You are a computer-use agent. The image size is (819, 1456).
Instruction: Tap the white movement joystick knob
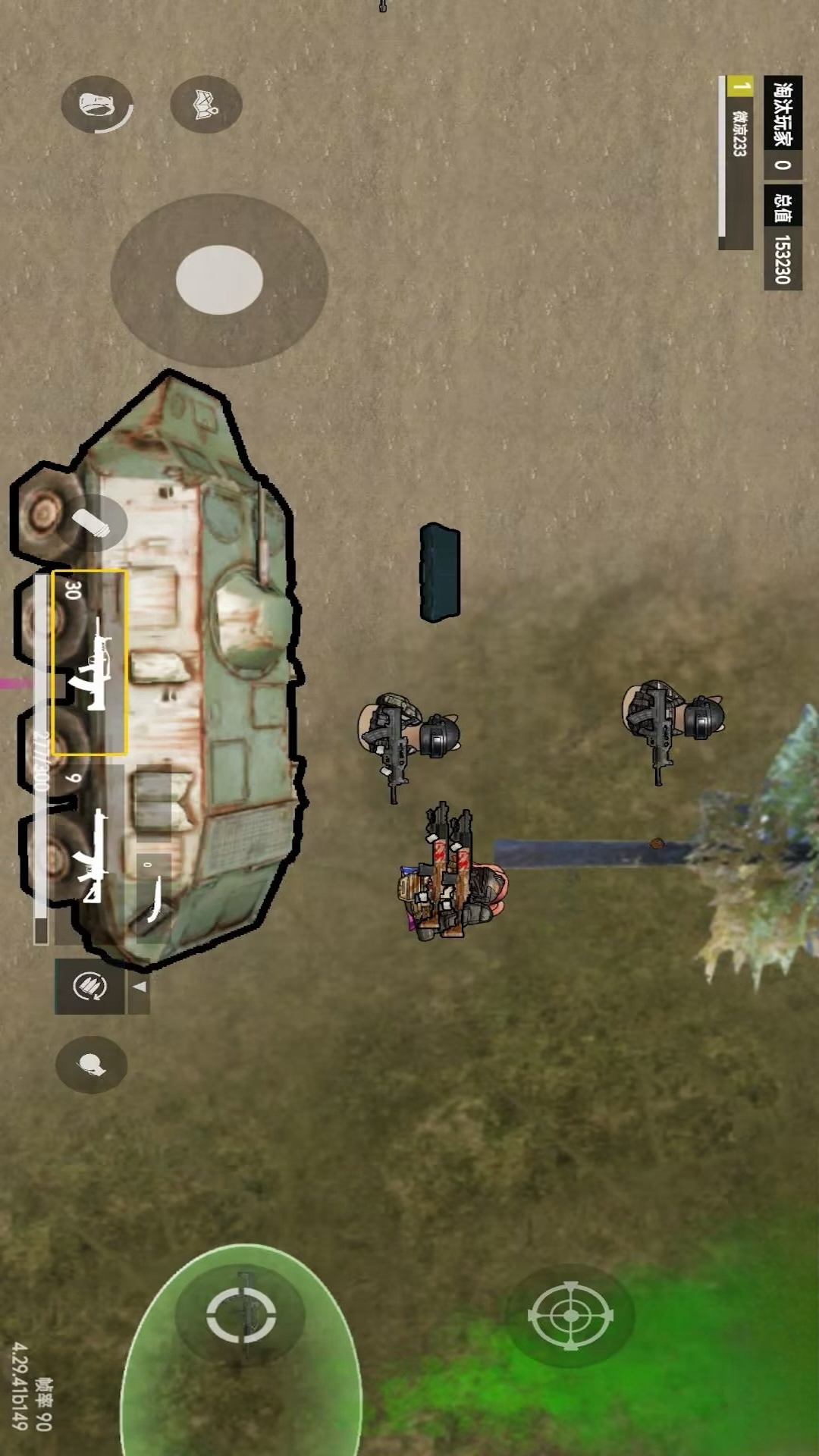219,280
